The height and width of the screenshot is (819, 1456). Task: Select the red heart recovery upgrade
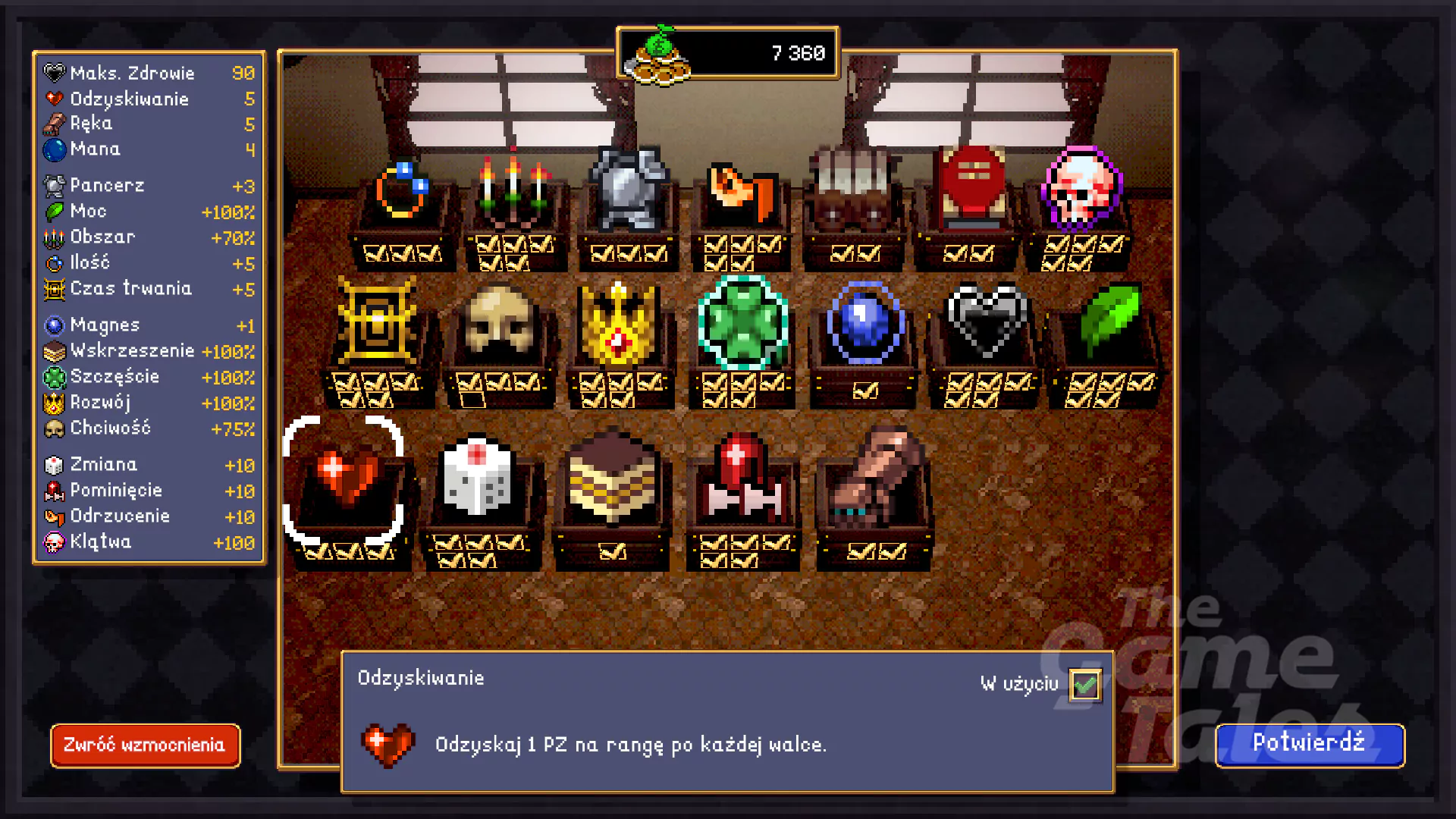click(346, 478)
